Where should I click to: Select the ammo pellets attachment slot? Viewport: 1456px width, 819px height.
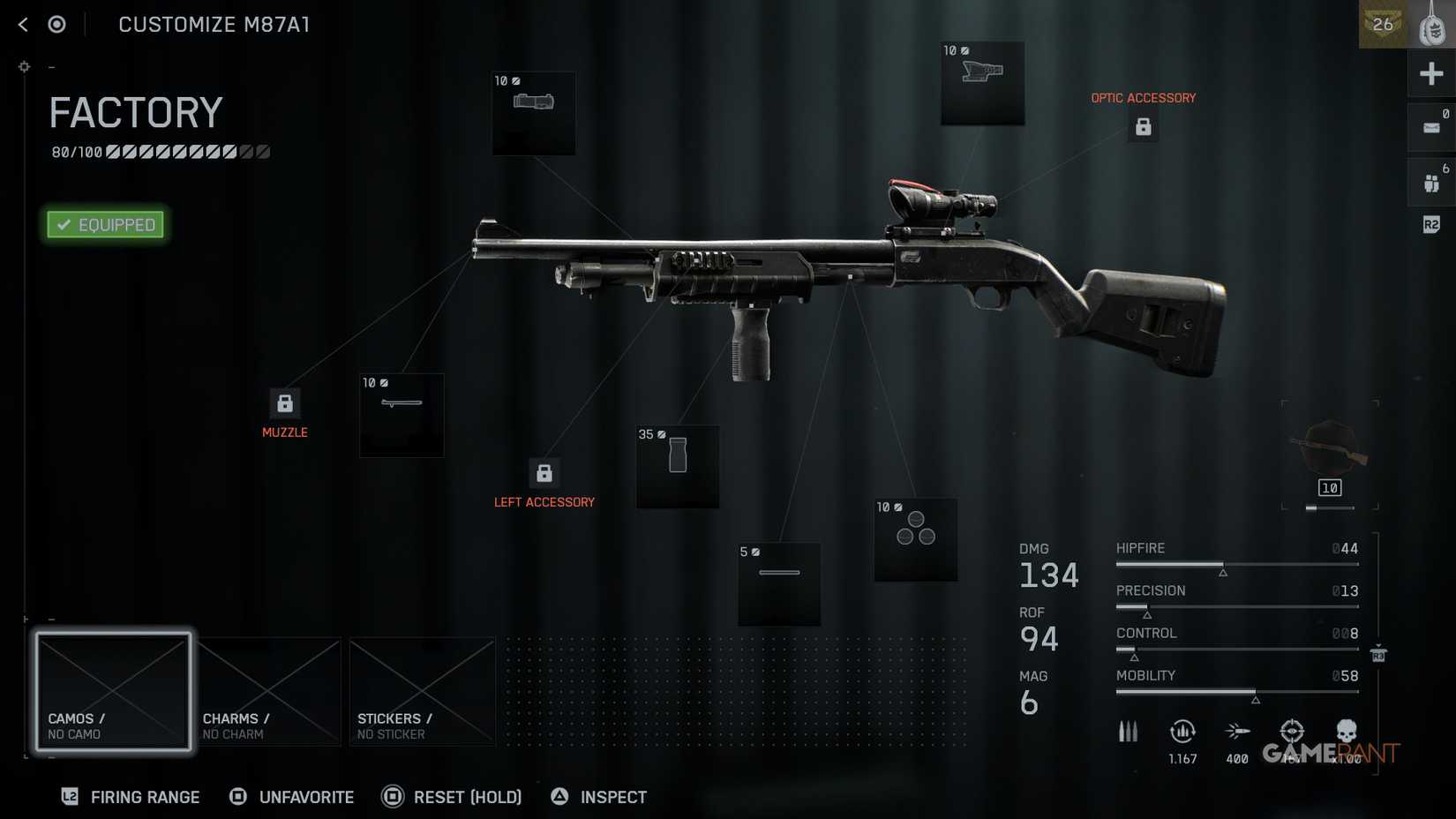(914, 540)
